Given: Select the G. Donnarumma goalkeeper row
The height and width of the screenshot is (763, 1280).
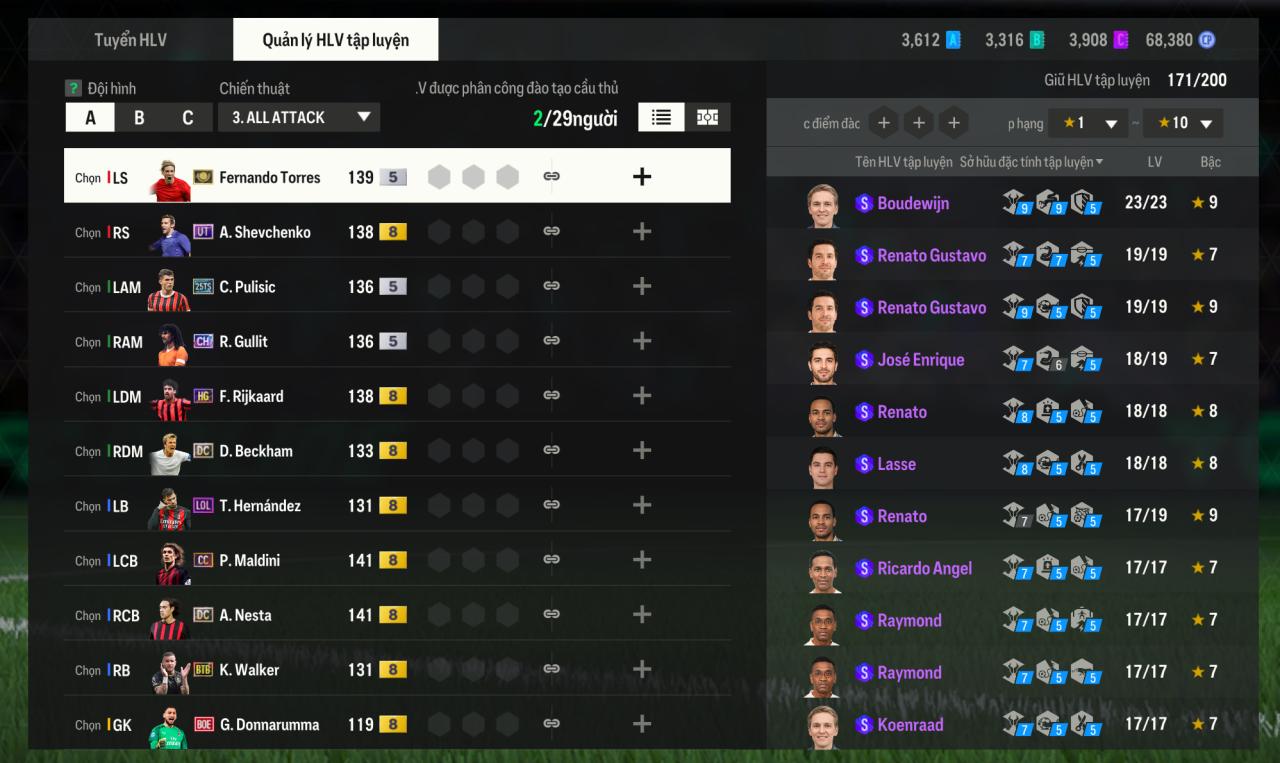Looking at the screenshot, I should click(270, 725).
